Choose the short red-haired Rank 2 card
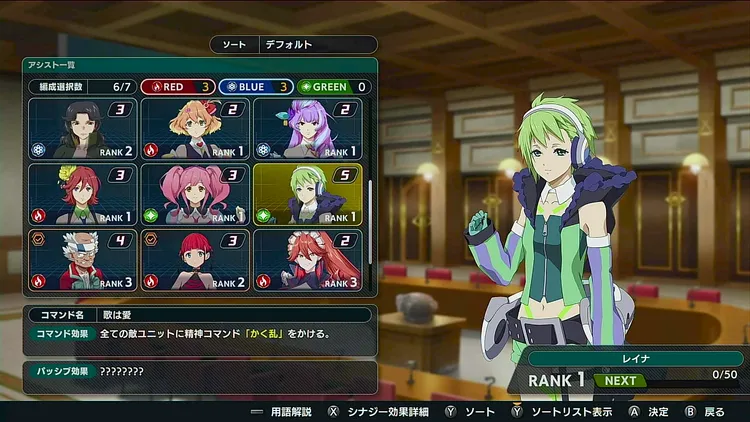 point(195,260)
